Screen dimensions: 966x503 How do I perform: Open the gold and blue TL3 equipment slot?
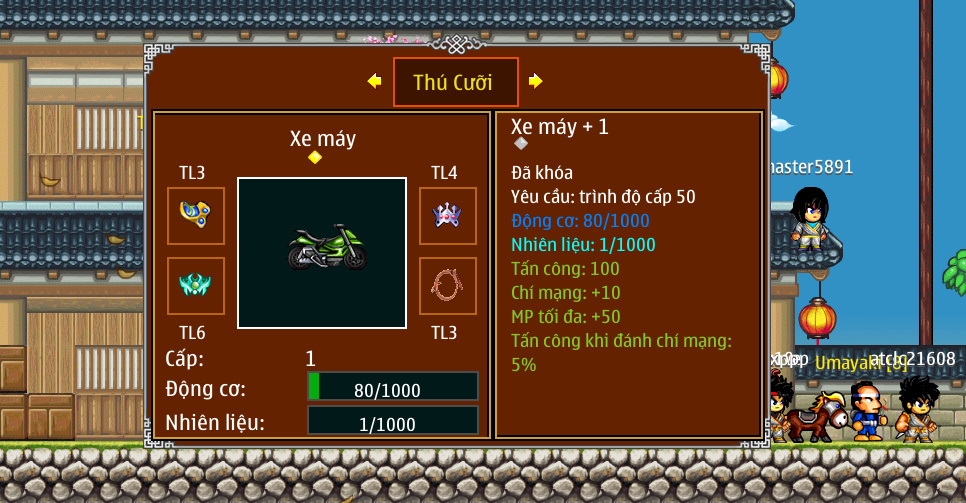196,216
